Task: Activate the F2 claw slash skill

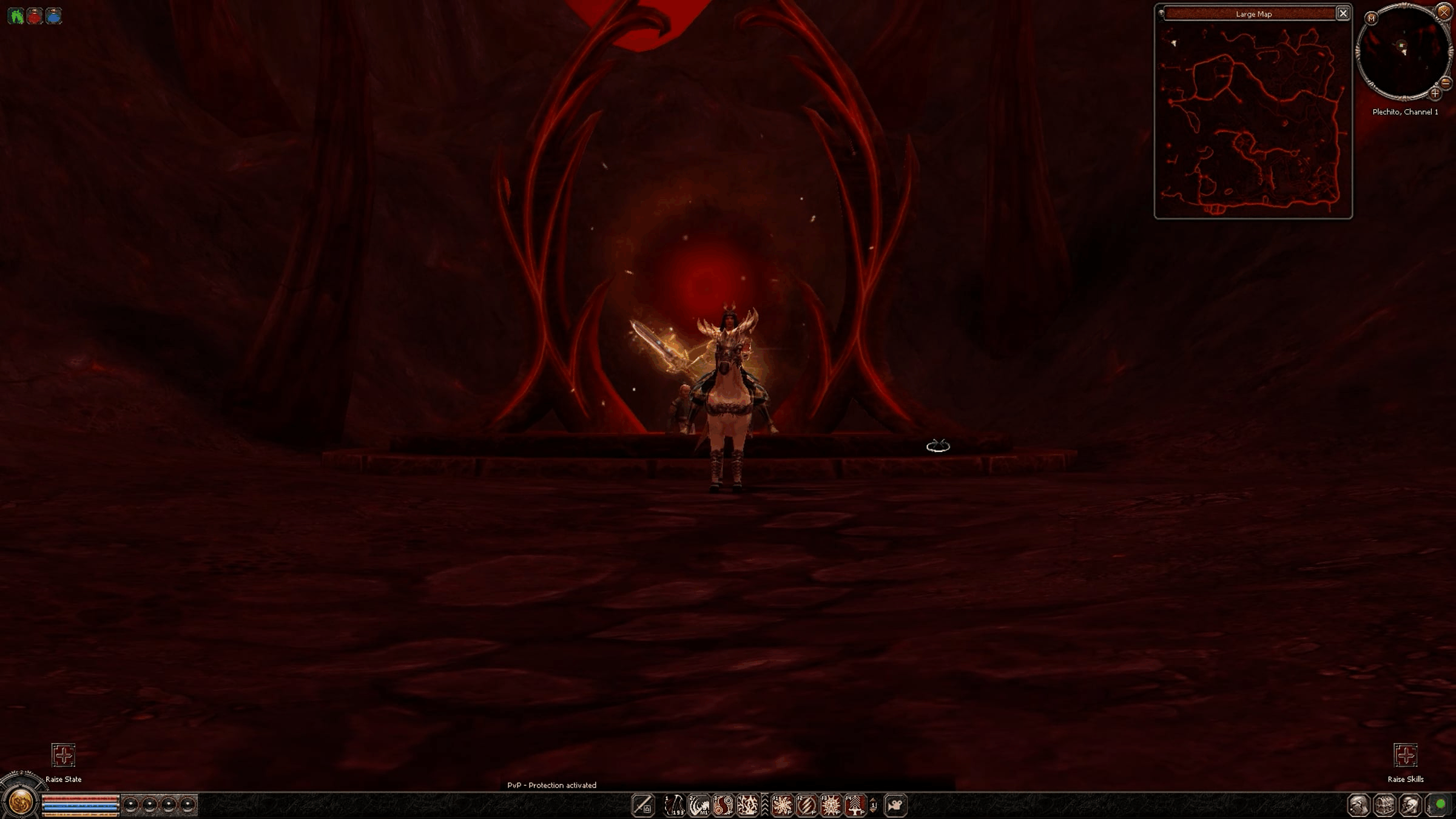Action: coord(807,805)
